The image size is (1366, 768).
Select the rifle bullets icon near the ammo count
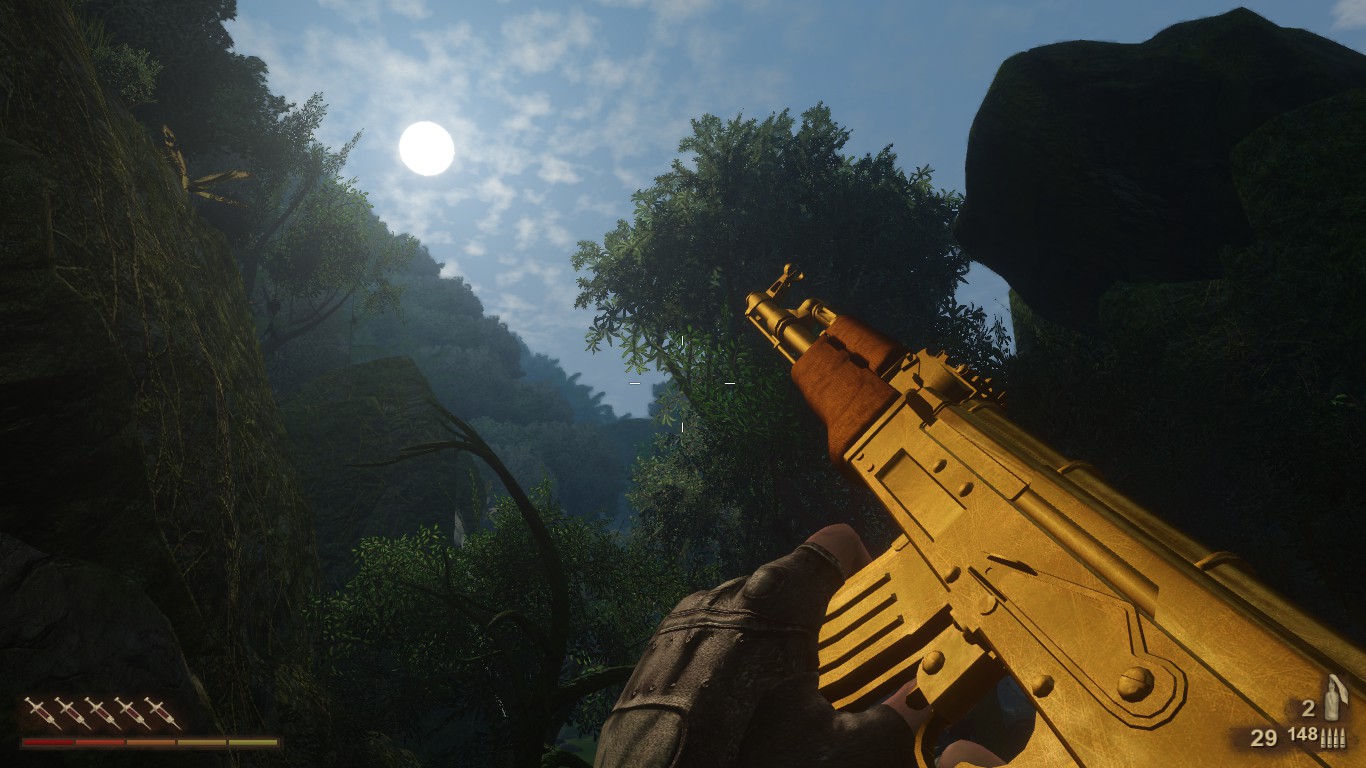[x=1333, y=738]
